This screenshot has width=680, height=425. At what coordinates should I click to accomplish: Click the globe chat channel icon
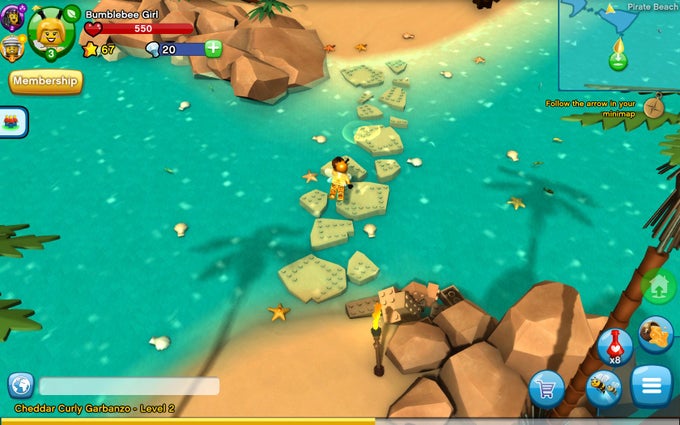(20, 386)
